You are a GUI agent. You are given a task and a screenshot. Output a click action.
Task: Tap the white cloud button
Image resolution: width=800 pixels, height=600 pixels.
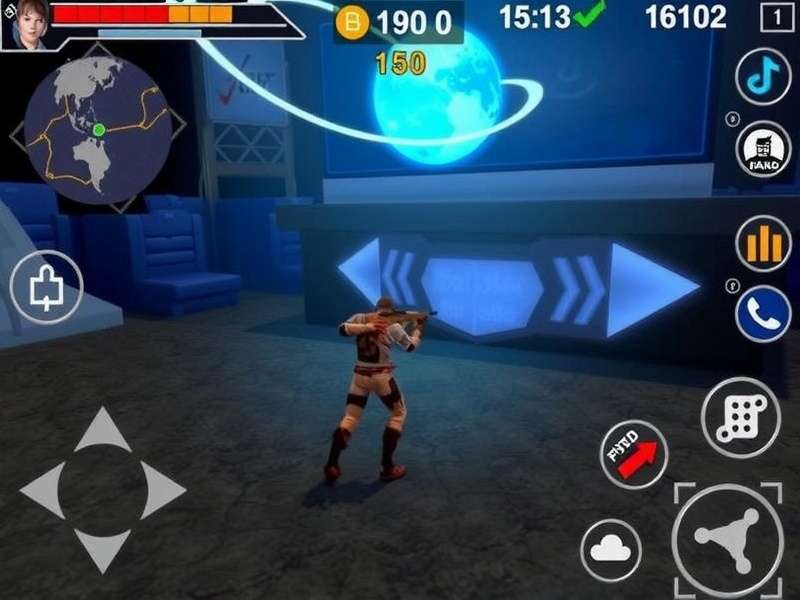610,549
